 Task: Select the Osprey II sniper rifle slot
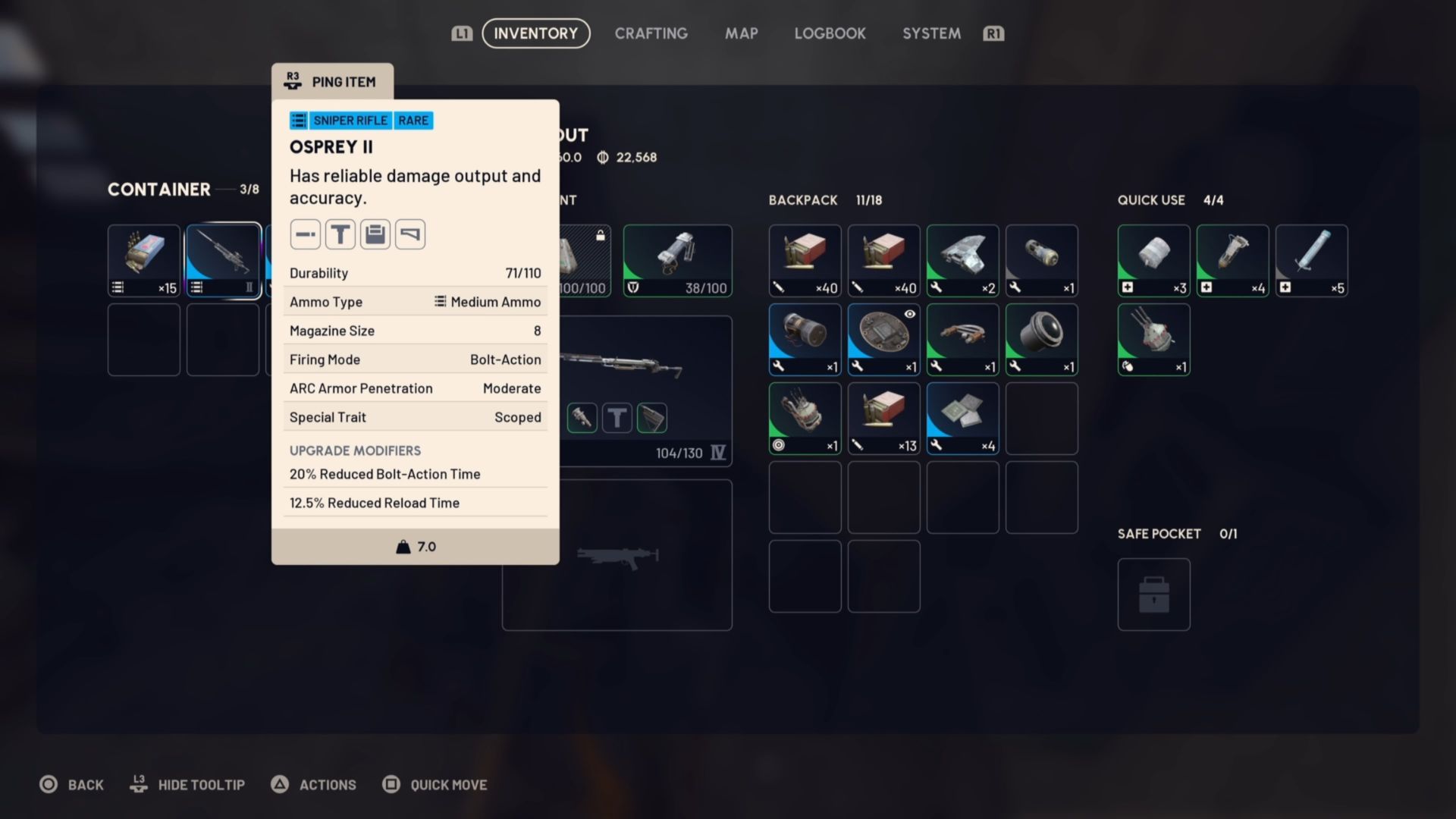(223, 260)
